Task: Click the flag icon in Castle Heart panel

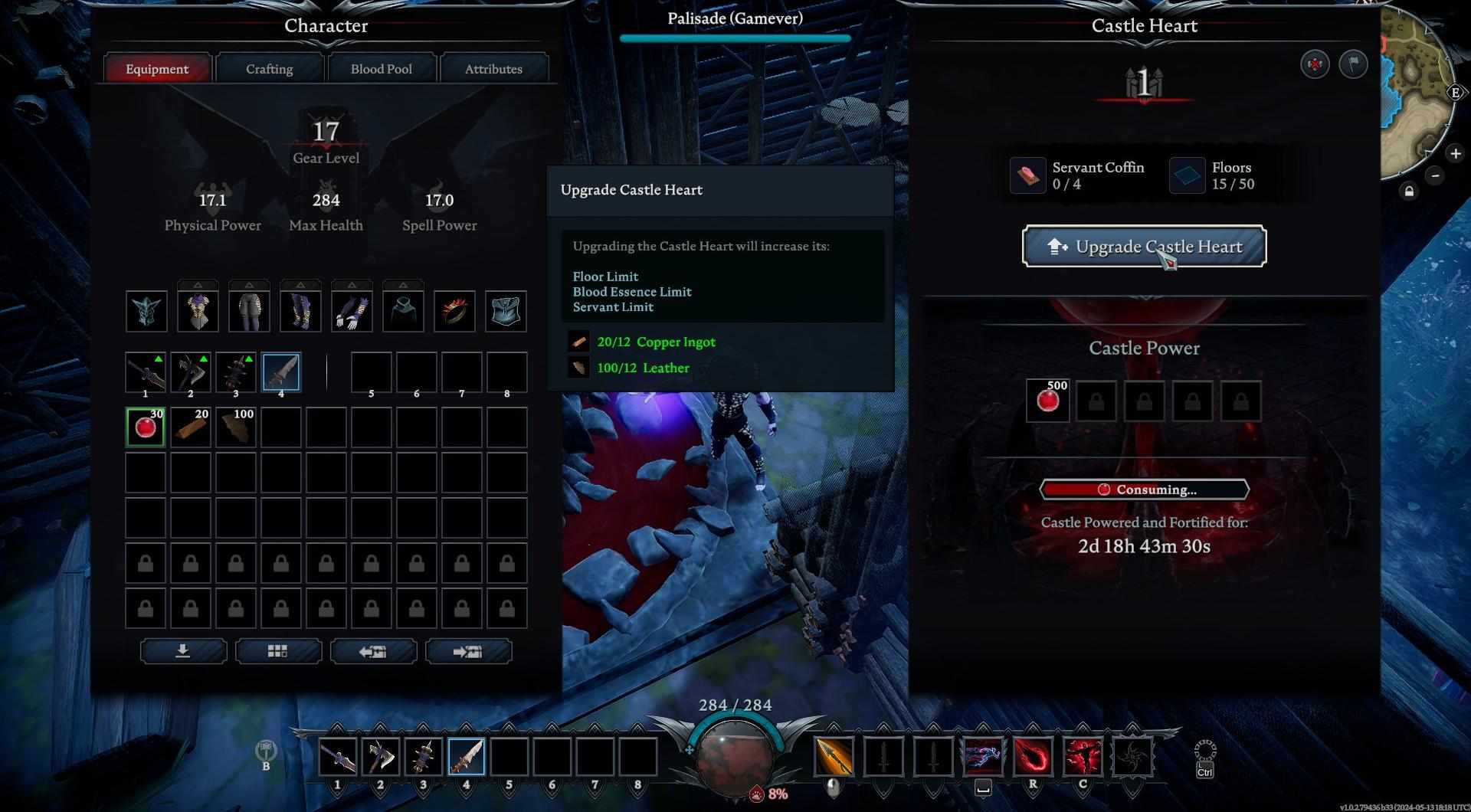Action: coord(1353,64)
